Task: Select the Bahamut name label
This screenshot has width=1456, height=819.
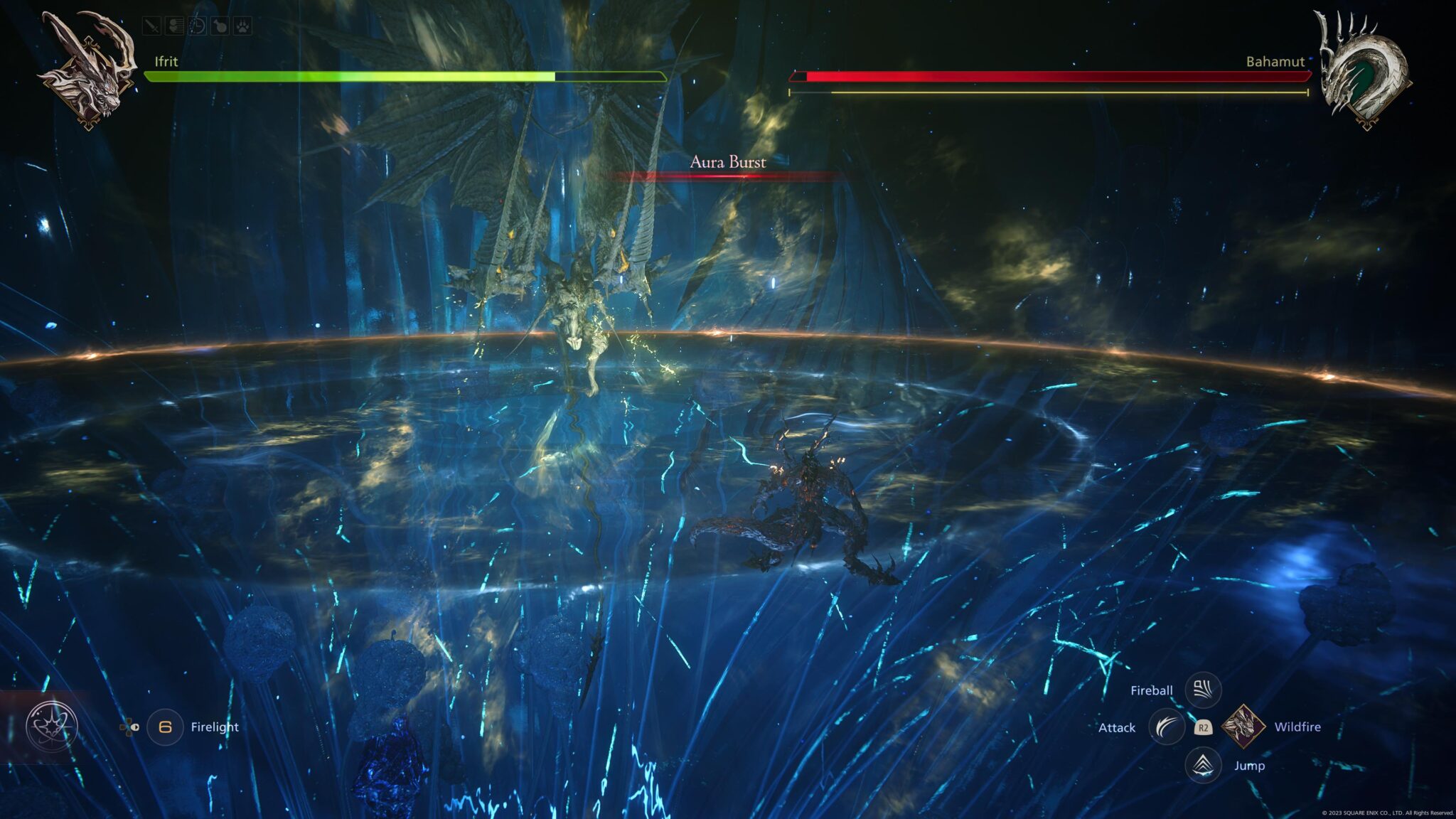Action: click(x=1275, y=63)
